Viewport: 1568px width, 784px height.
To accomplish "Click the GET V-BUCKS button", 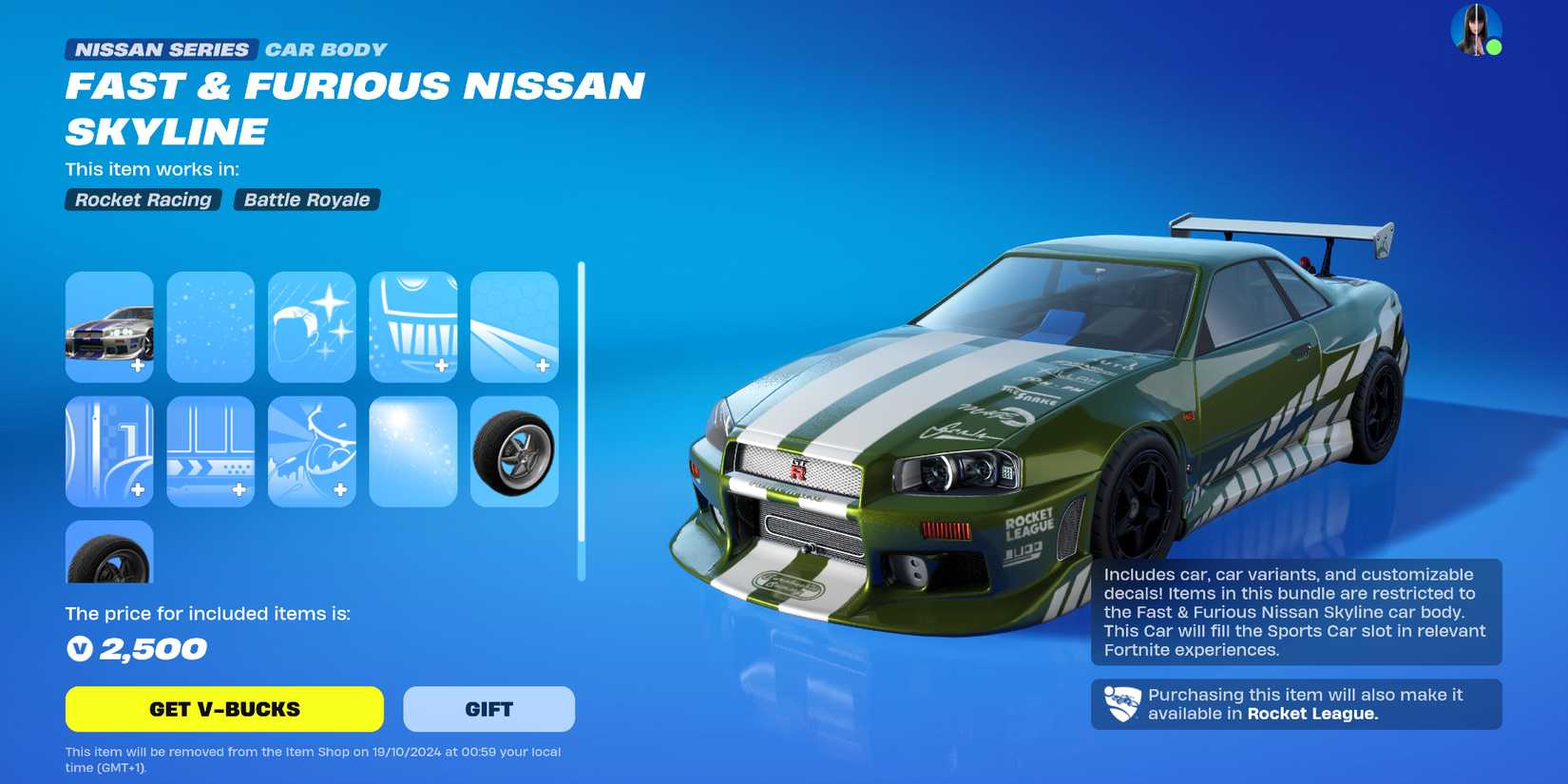I will pos(222,708).
